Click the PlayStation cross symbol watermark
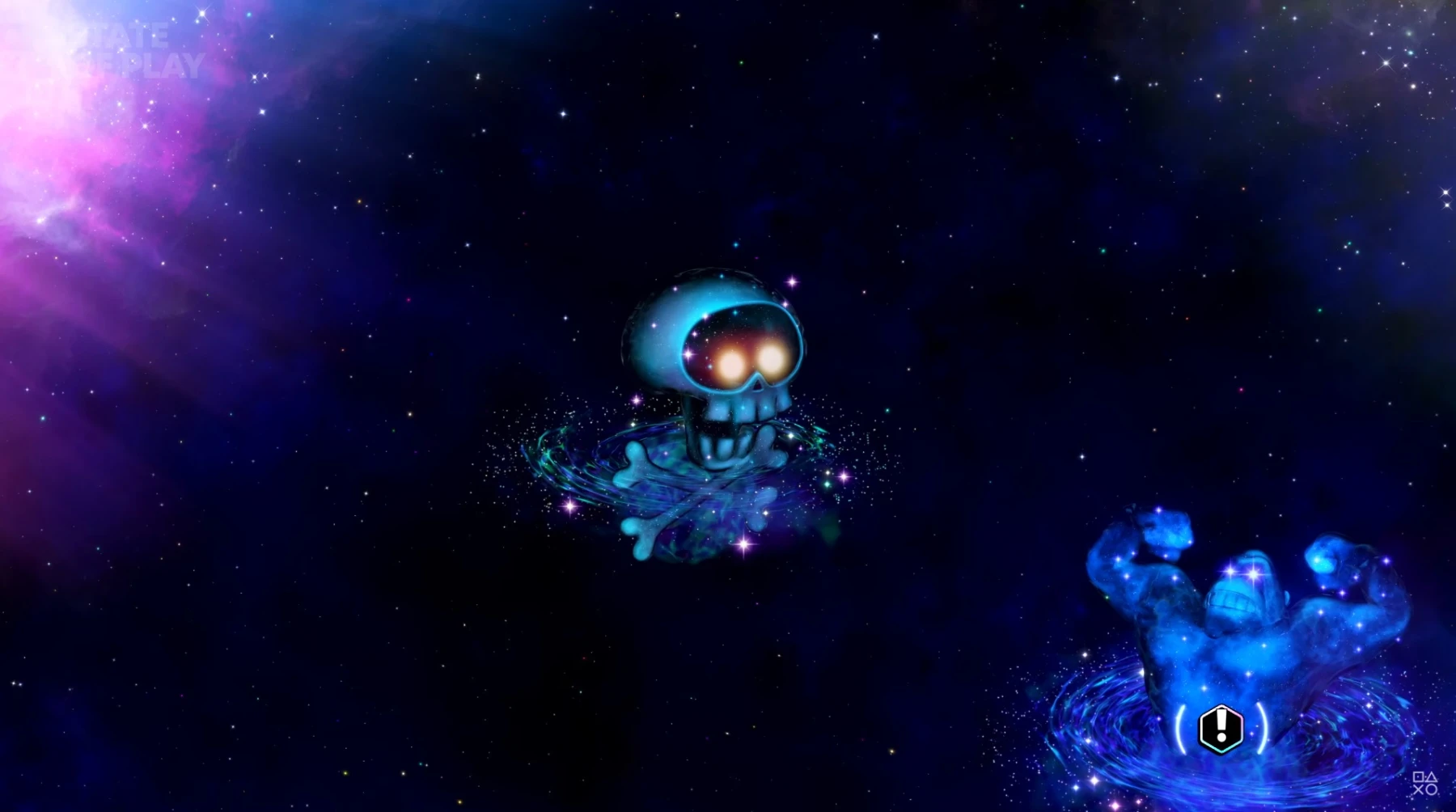 (1418, 789)
